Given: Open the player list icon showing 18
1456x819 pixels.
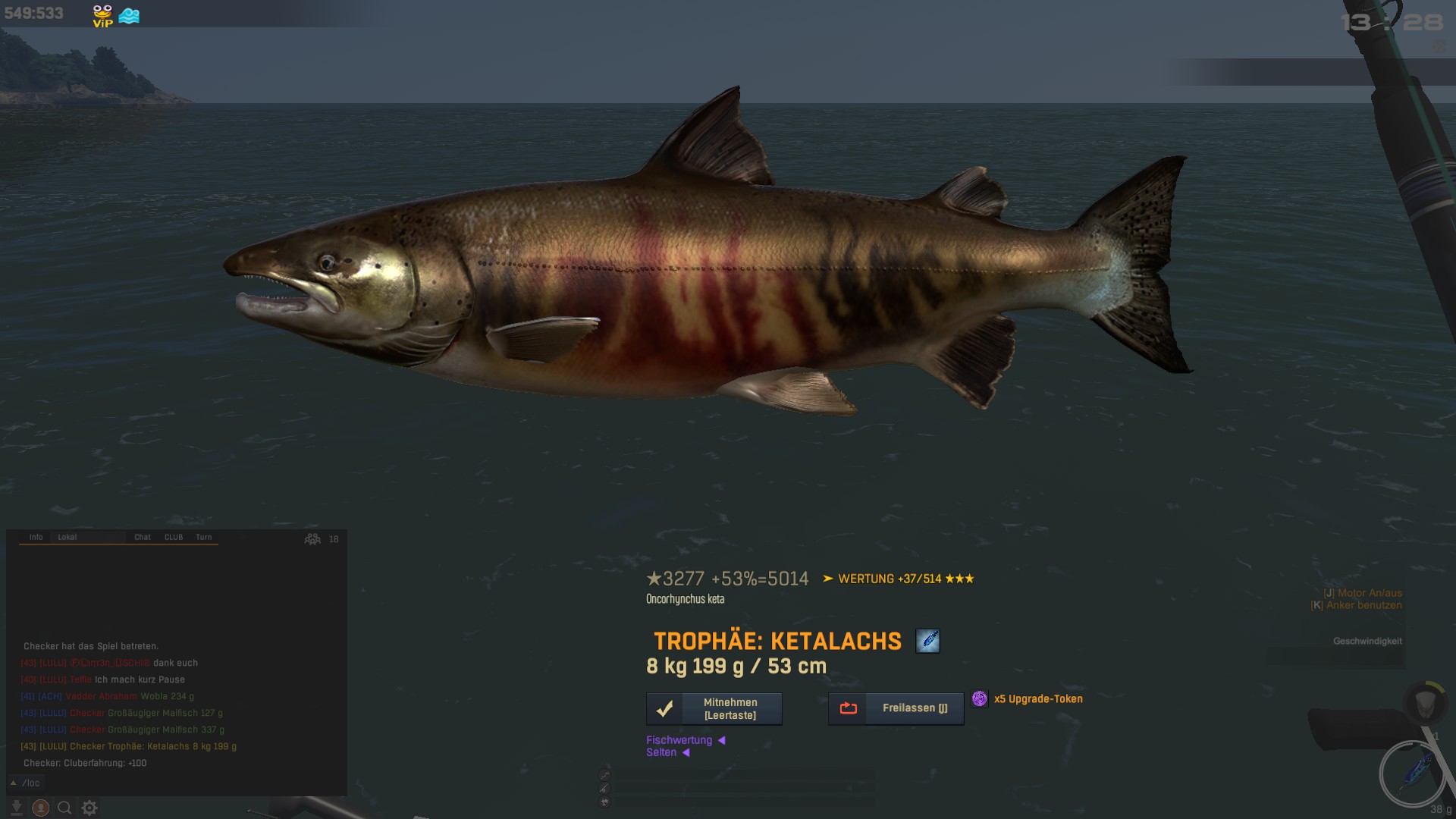Looking at the screenshot, I should click(x=313, y=539).
